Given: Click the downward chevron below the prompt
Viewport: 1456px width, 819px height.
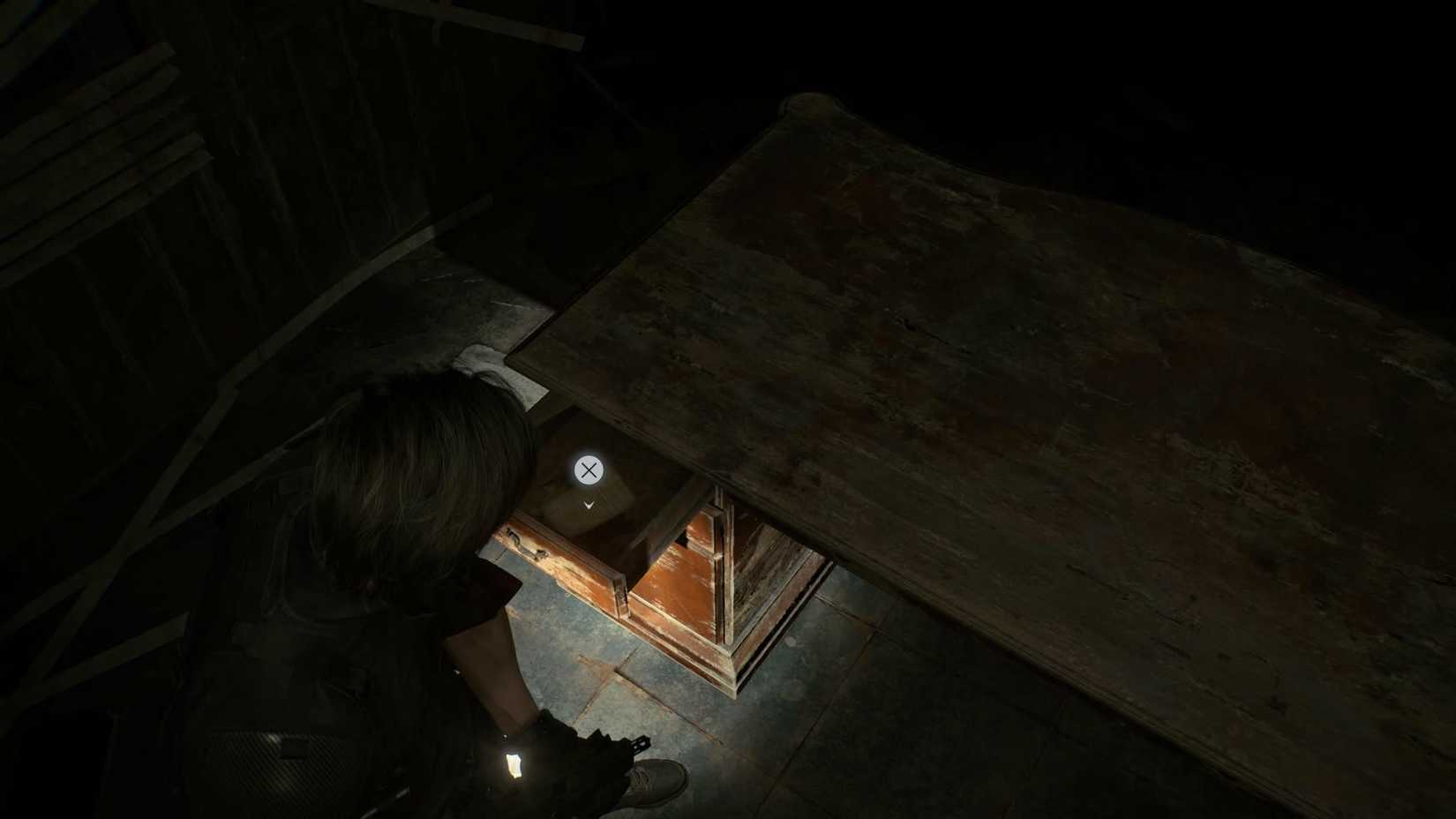Looking at the screenshot, I should coord(588,505).
